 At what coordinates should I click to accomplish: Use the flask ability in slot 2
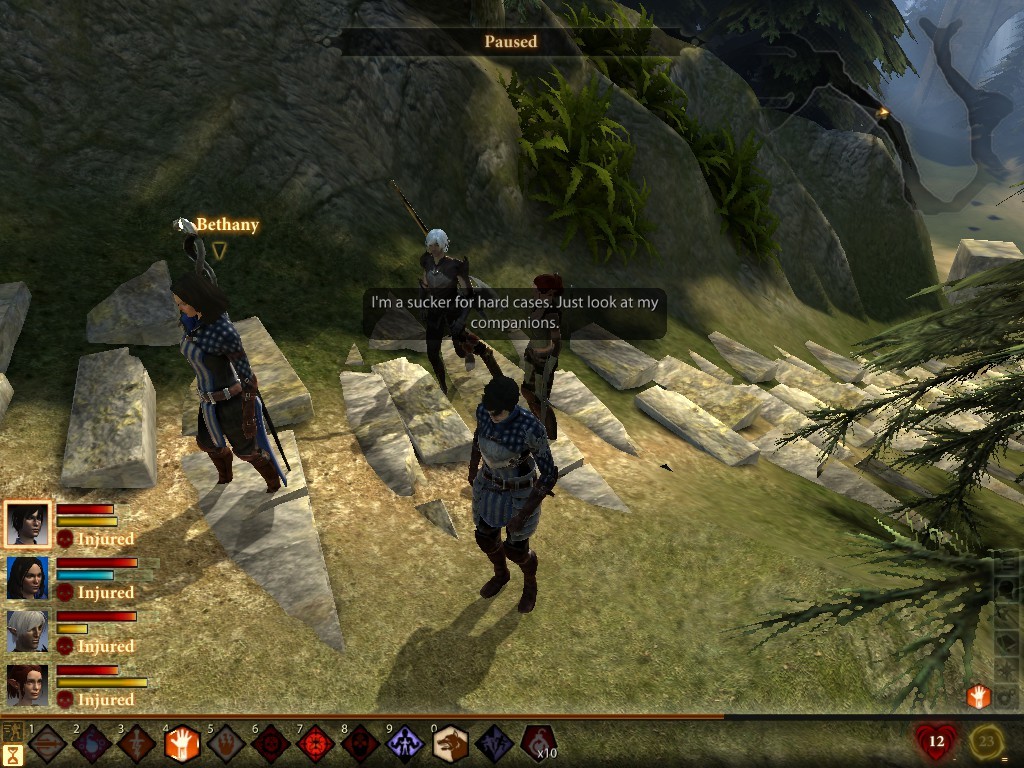(91, 744)
